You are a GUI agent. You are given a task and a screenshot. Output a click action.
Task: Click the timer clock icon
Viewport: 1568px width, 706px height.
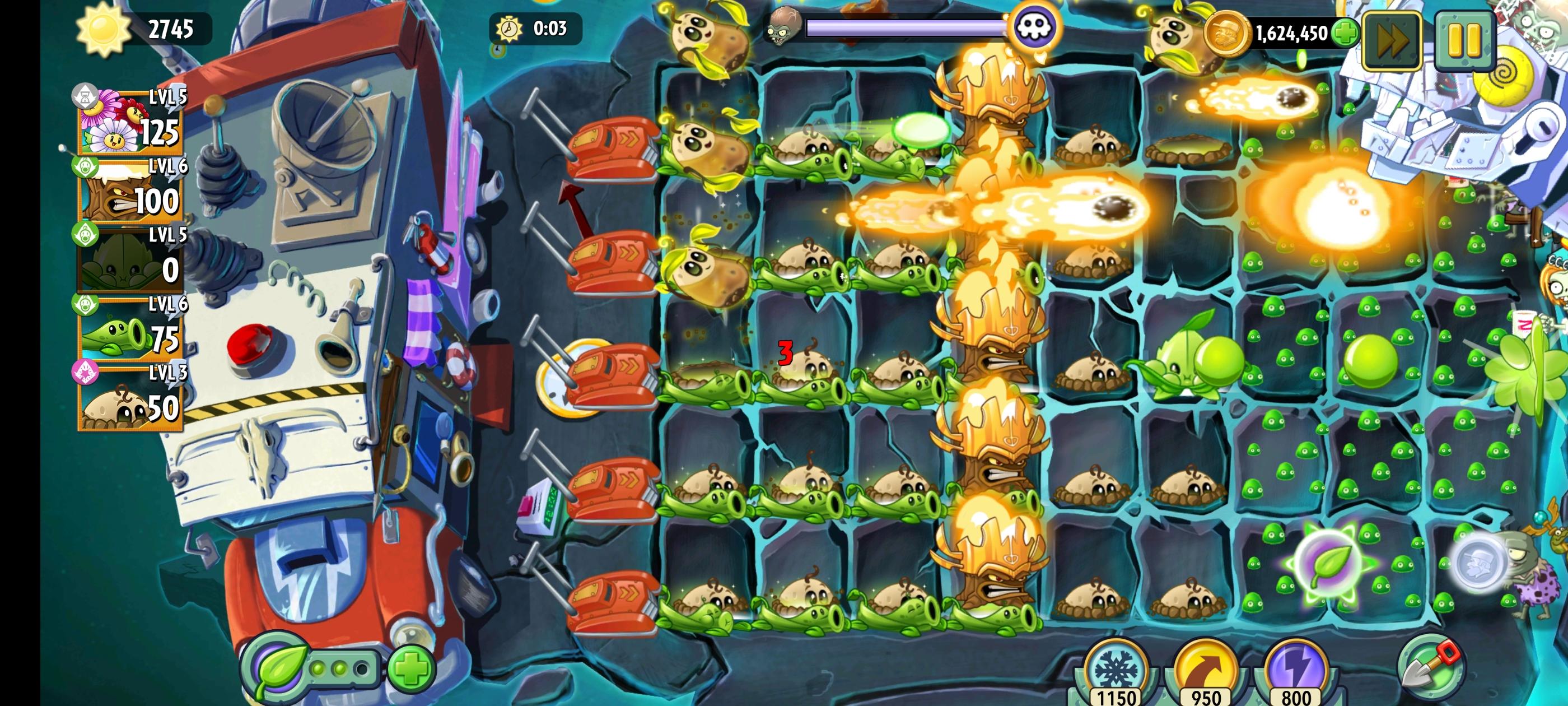click(510, 27)
